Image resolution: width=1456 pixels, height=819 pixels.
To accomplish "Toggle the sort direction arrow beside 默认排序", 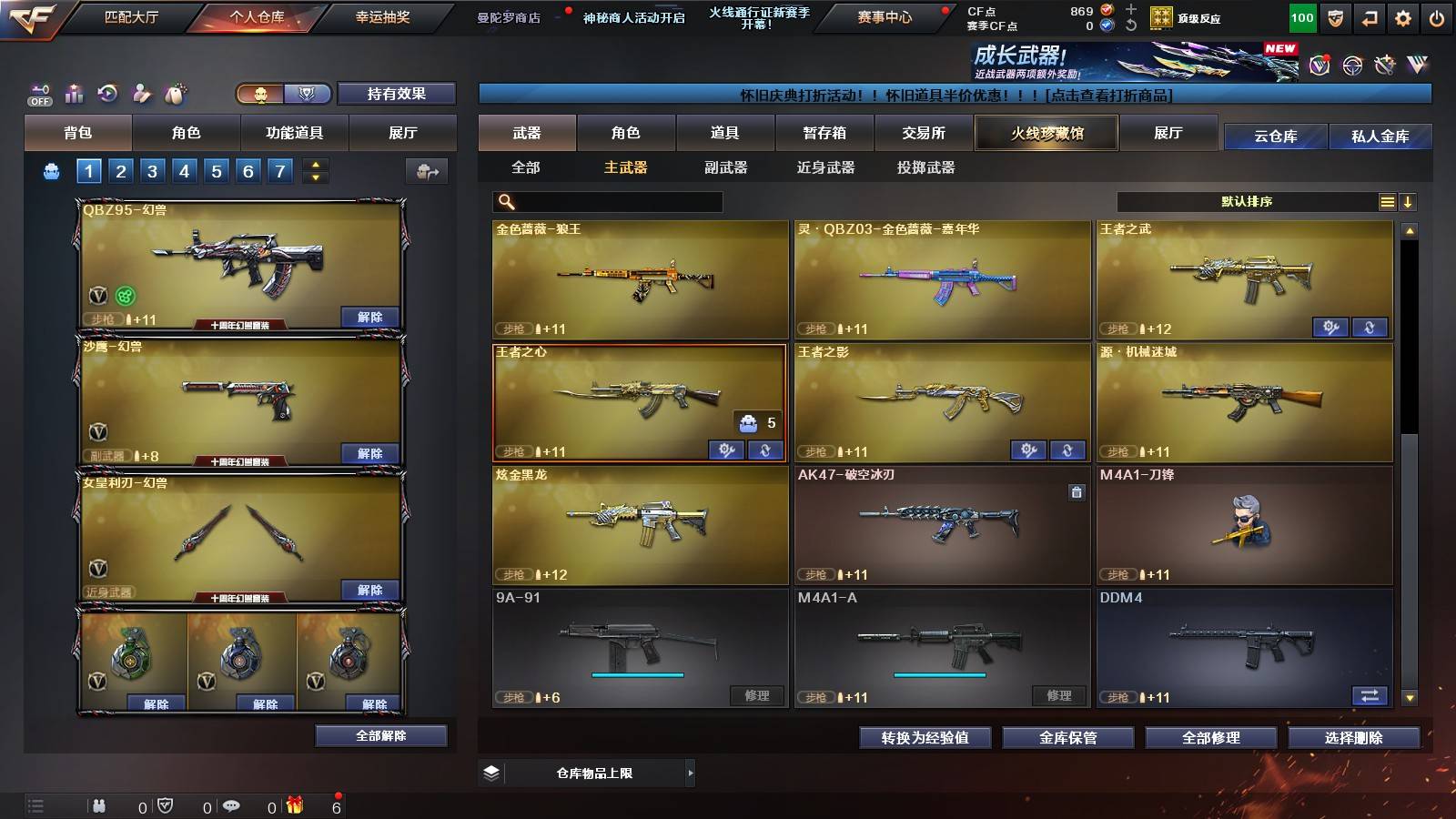I will coord(1408,201).
